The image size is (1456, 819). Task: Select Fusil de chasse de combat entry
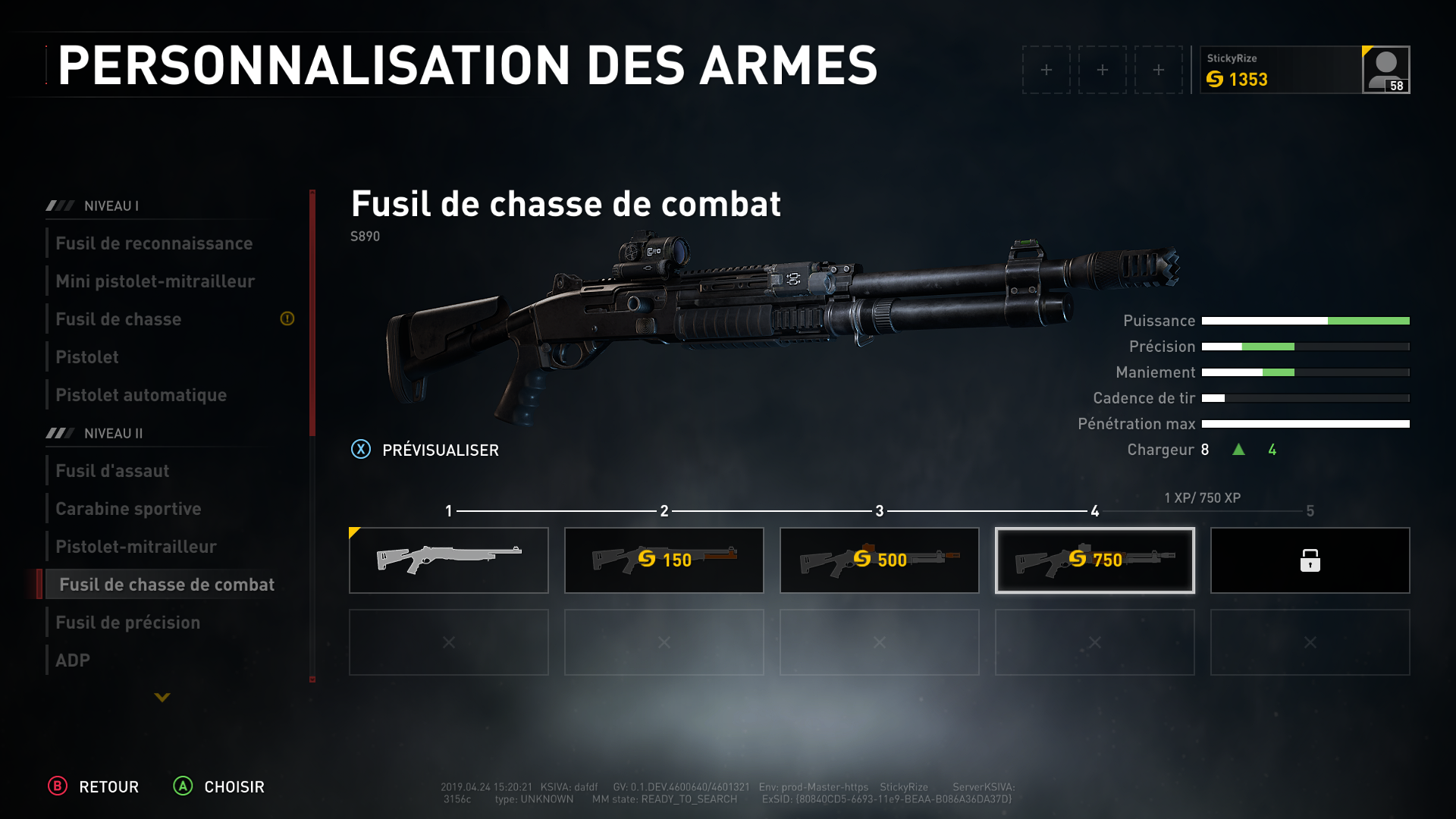tap(167, 585)
